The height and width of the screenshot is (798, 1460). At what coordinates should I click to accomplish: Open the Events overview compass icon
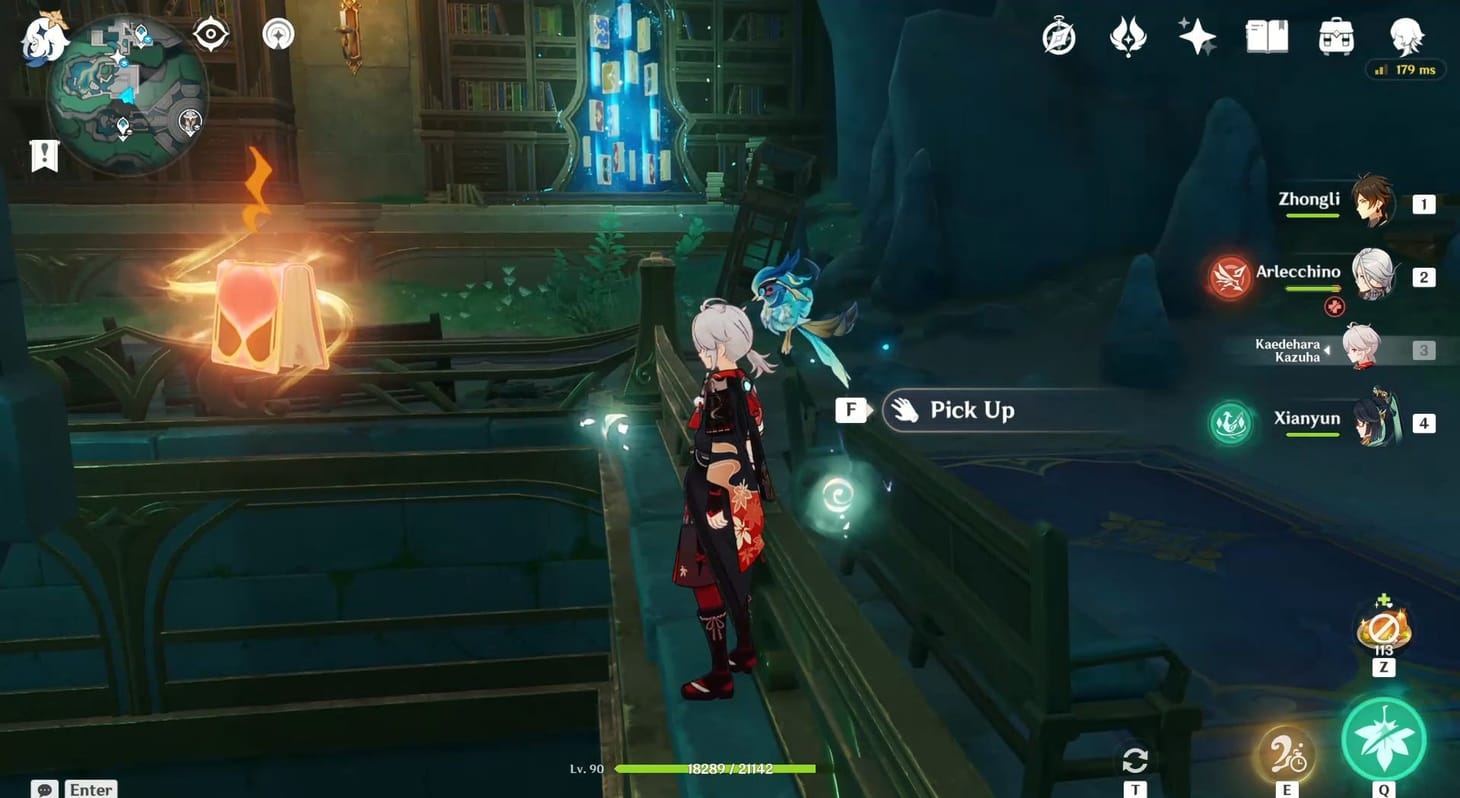pyautogui.click(x=1058, y=37)
